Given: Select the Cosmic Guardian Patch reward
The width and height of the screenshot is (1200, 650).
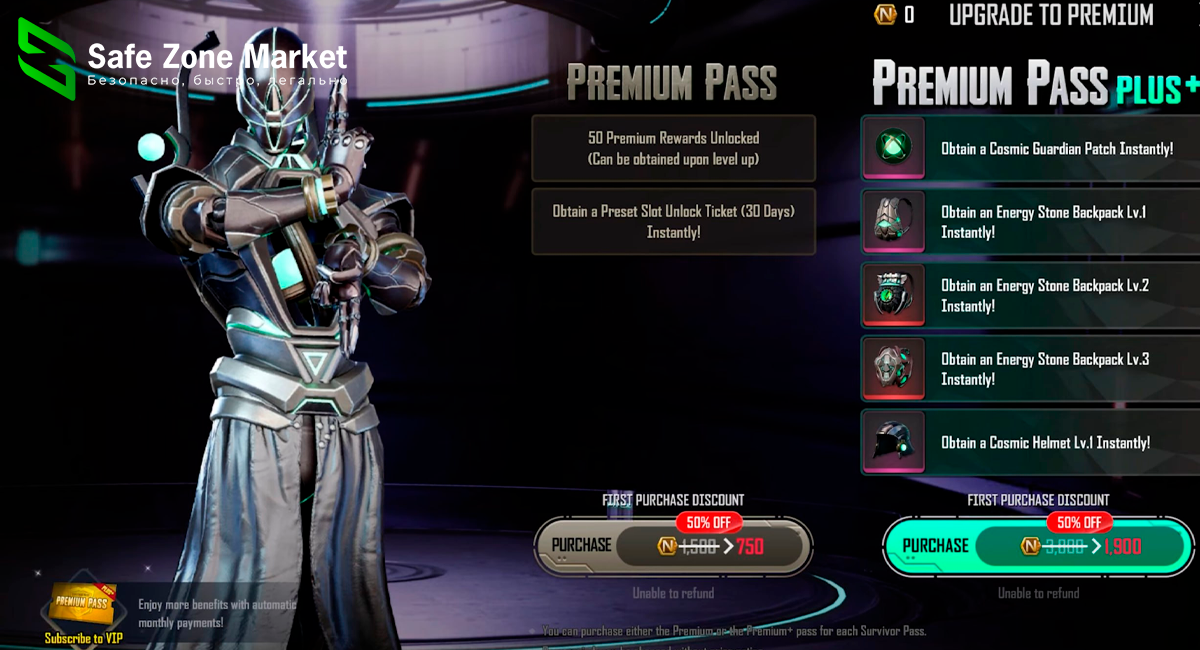Looking at the screenshot, I should [x=1030, y=148].
